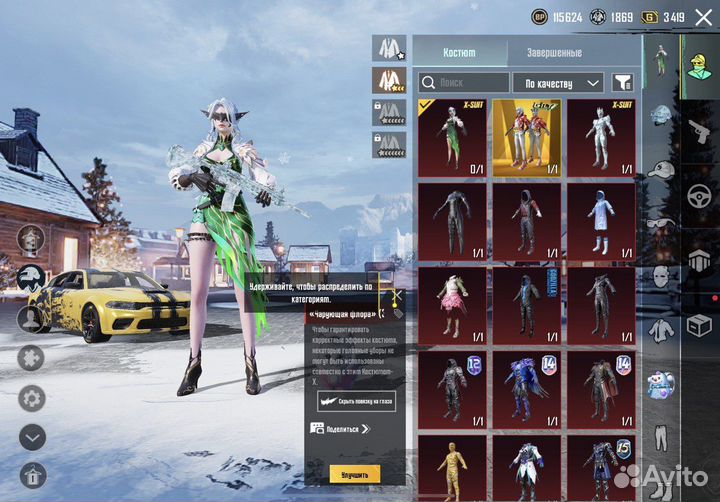Select the pants clothing category

[658, 437]
